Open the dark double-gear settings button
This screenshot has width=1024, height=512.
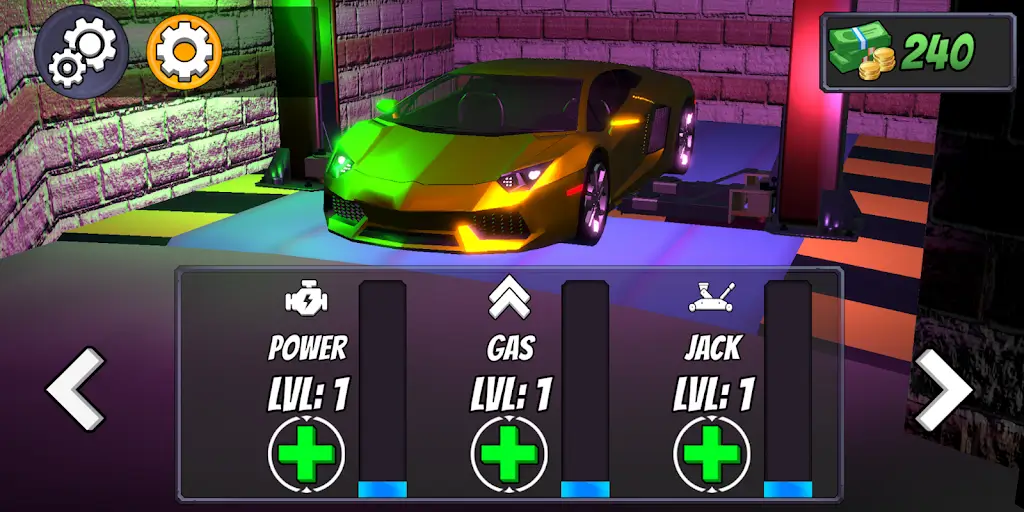82,51
